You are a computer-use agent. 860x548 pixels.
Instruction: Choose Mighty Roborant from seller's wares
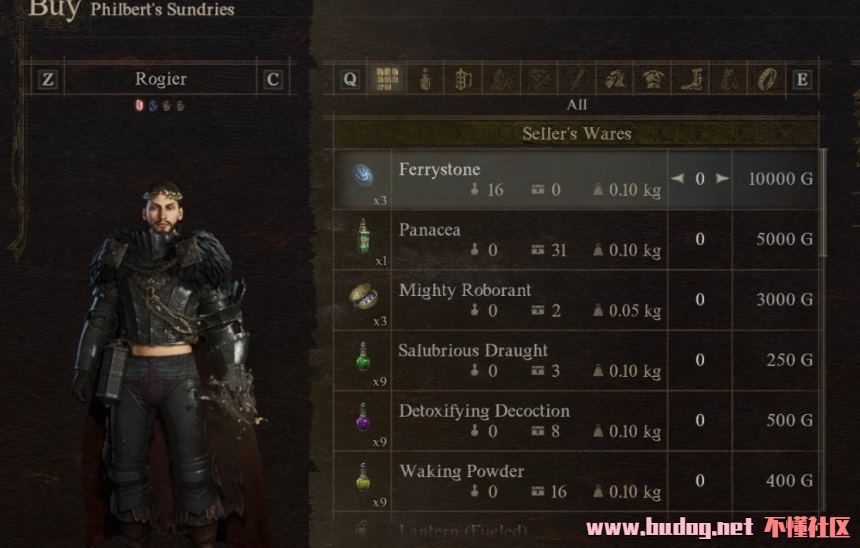pos(500,300)
